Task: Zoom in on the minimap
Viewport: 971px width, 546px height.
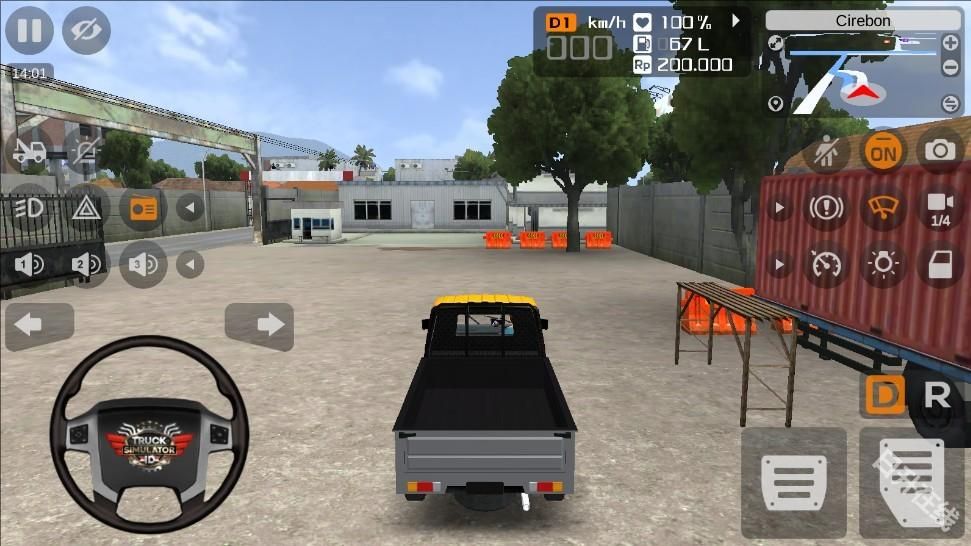Action: coord(950,44)
